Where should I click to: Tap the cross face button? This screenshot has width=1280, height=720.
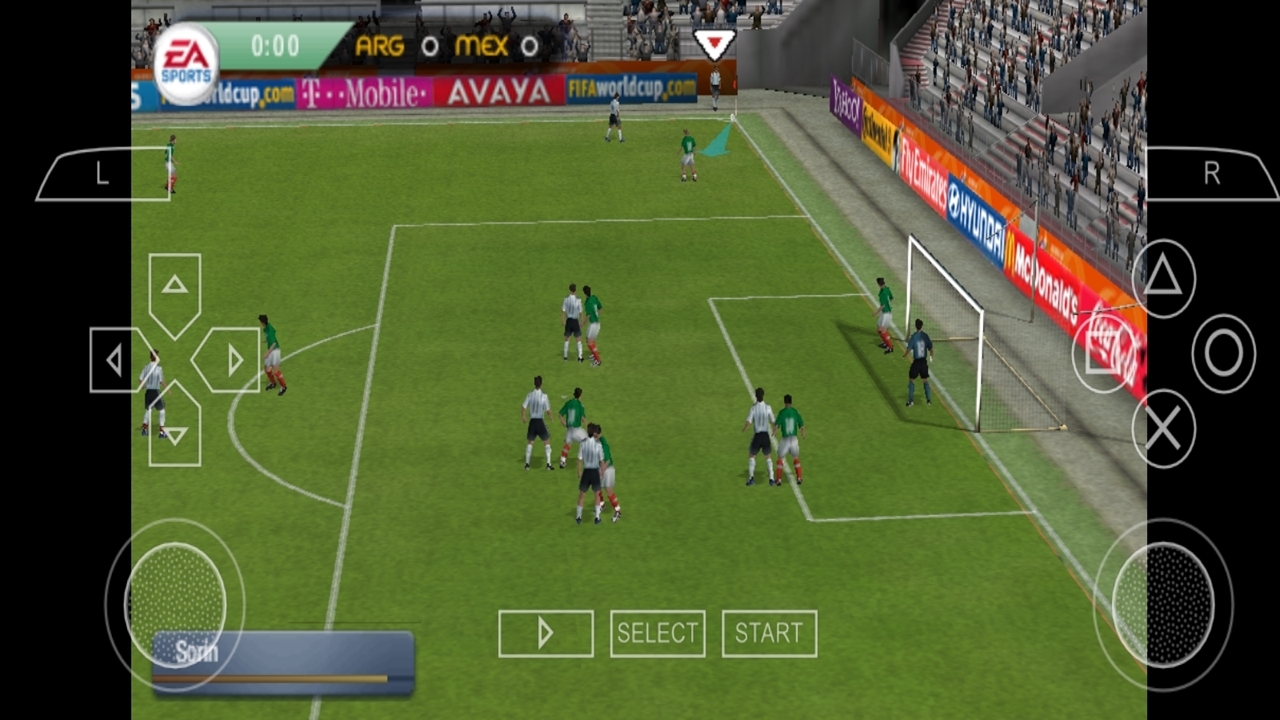[x=1163, y=429]
